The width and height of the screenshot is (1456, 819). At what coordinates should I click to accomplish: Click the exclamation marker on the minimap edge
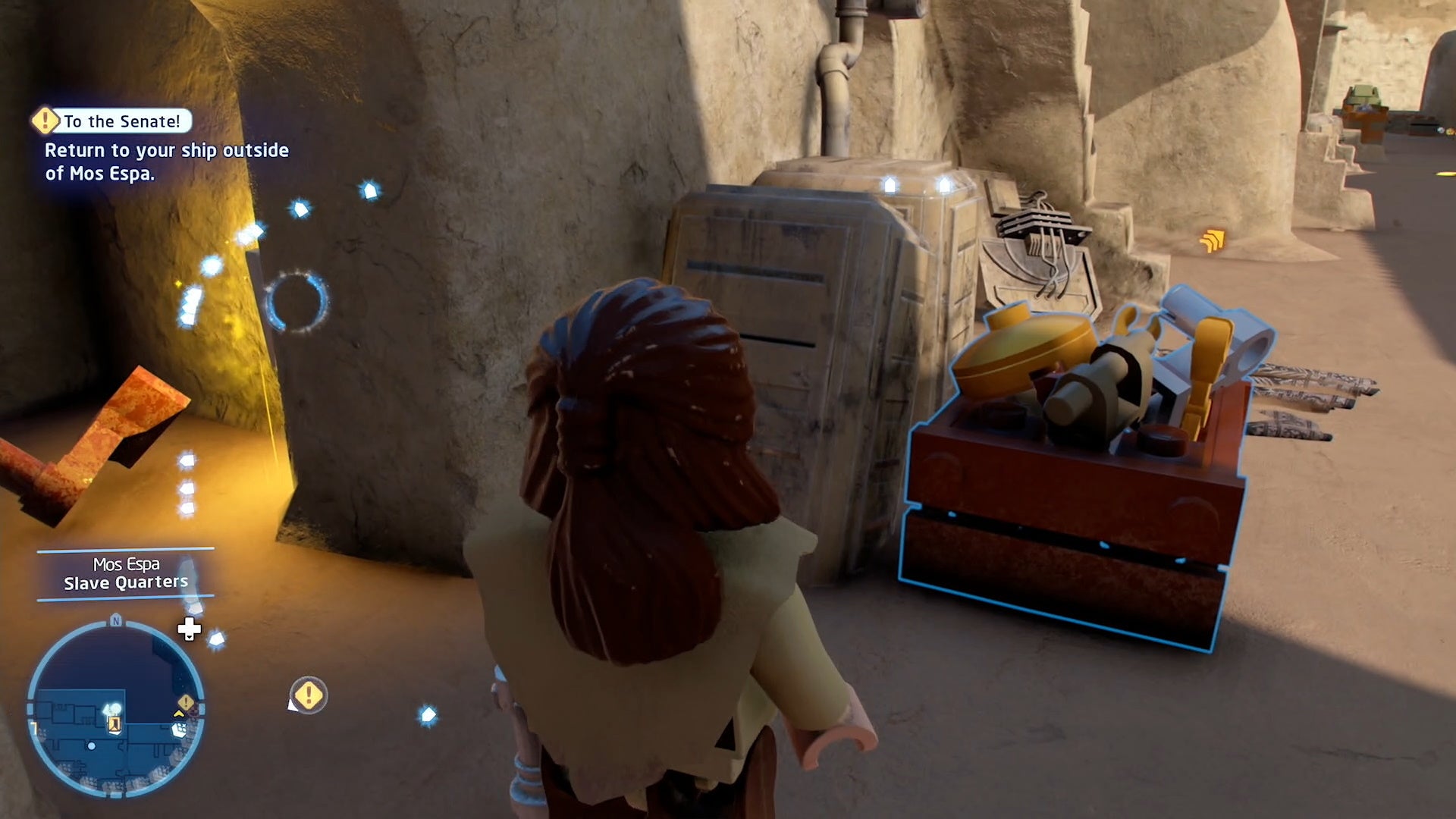tap(186, 701)
